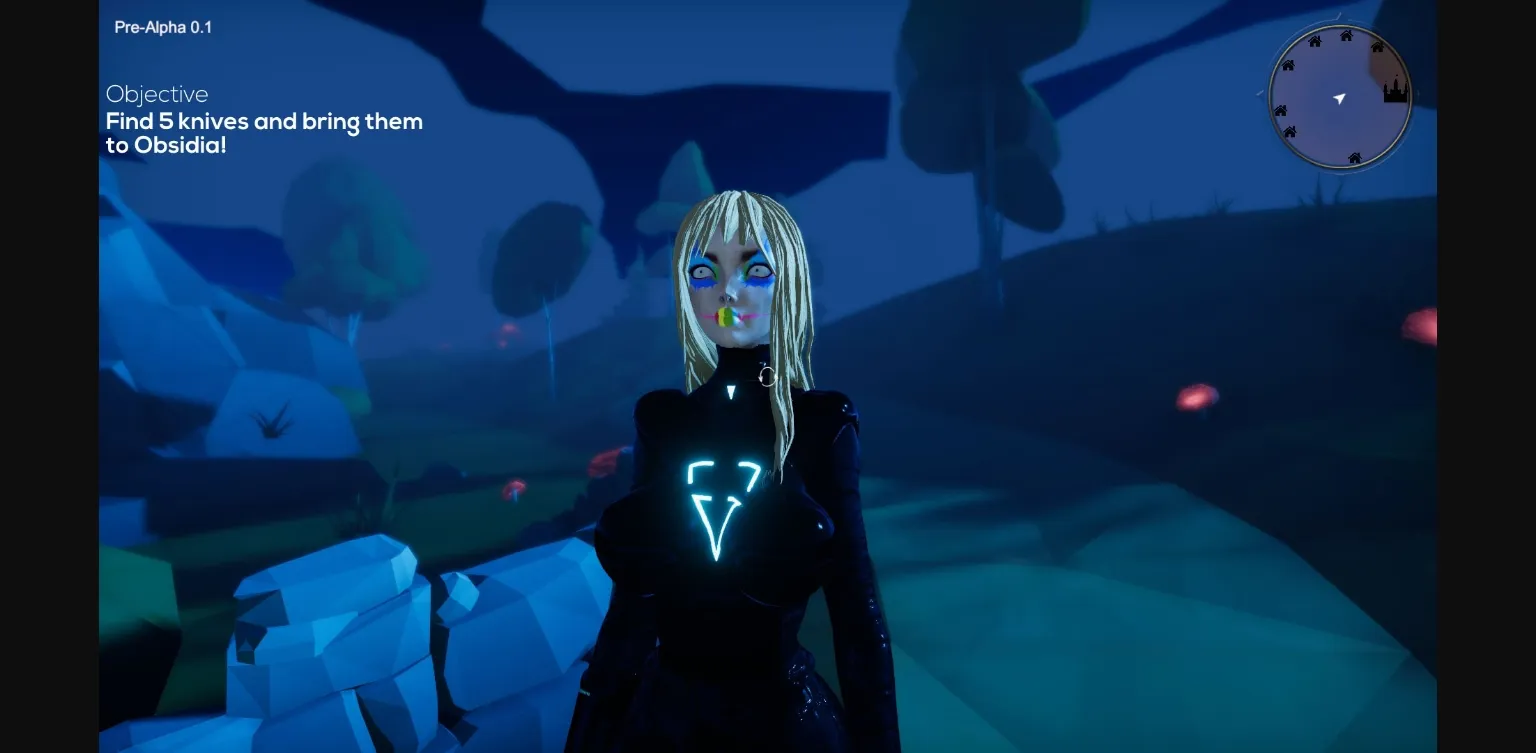Select the castle marker on the minimap
This screenshot has width=1536, height=753.
1394,92
